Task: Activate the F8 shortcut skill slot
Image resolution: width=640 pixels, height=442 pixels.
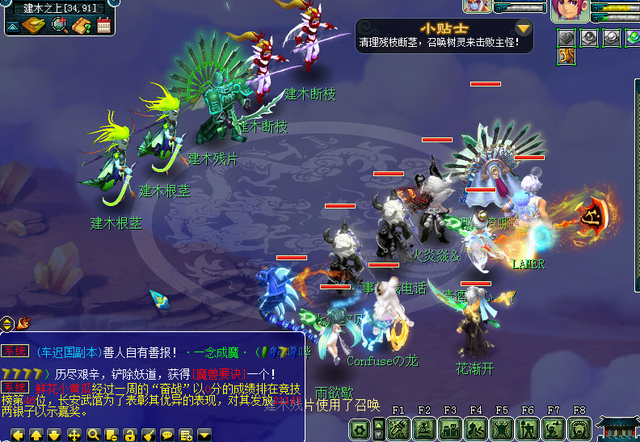Action: [x=580, y=429]
